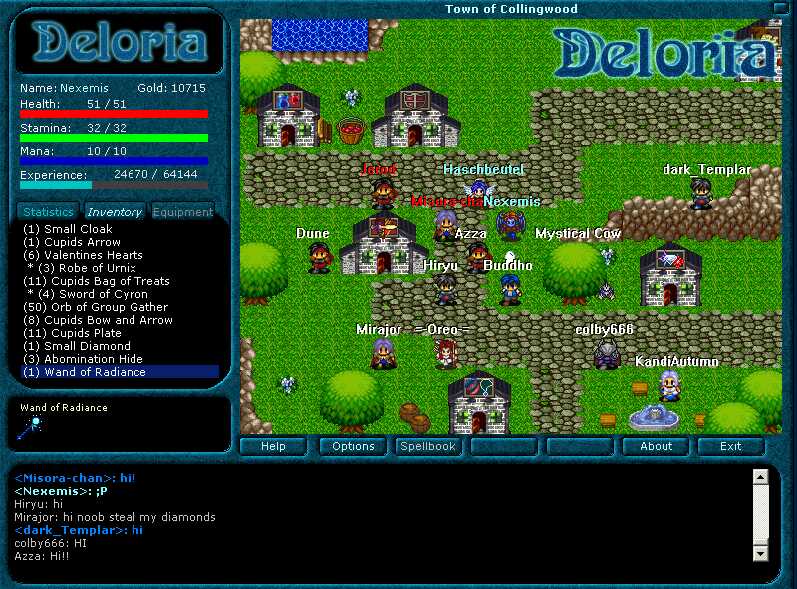Switch to the Equipment tab
797x589 pixels.
[x=182, y=212]
